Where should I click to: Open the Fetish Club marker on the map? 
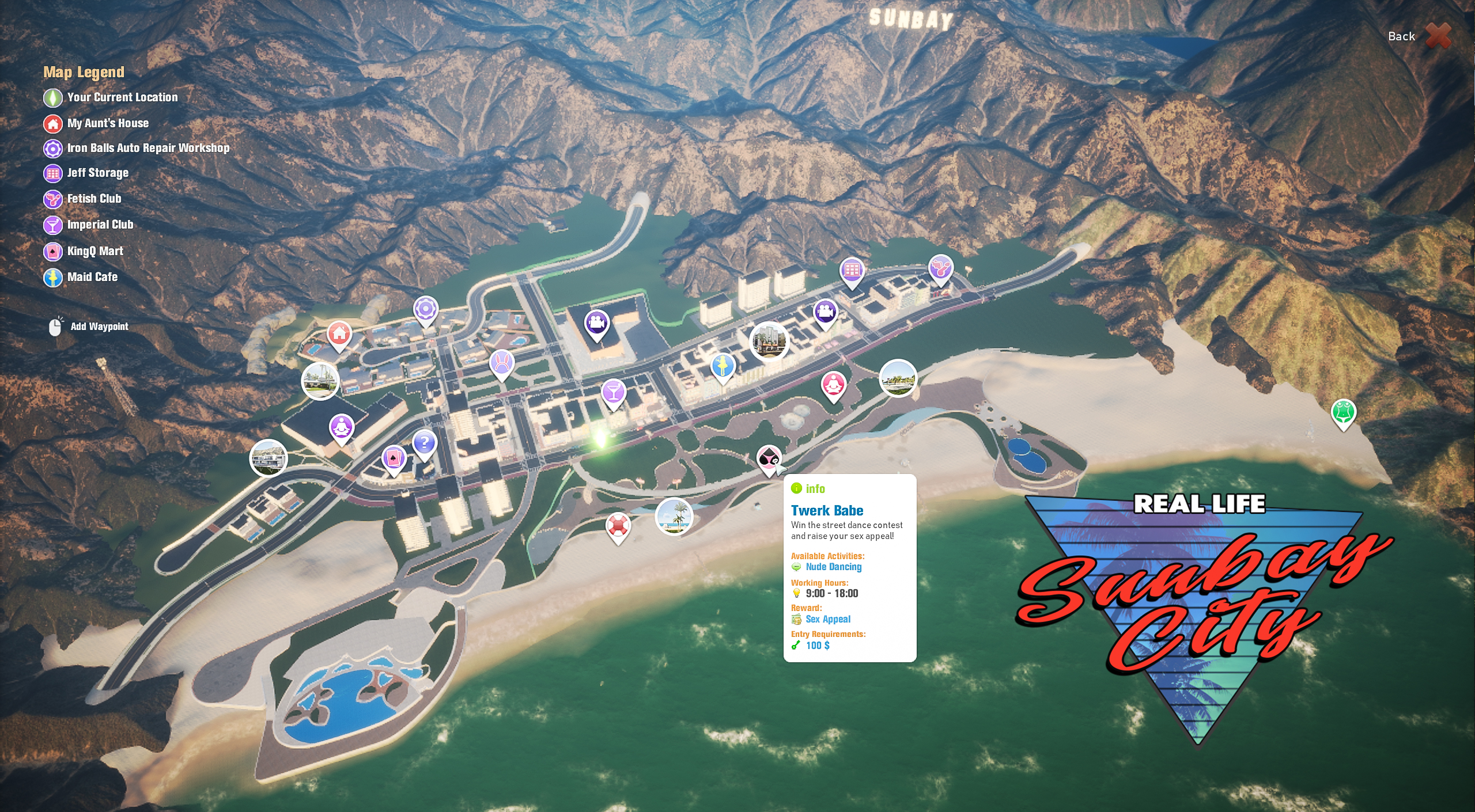pos(940,267)
